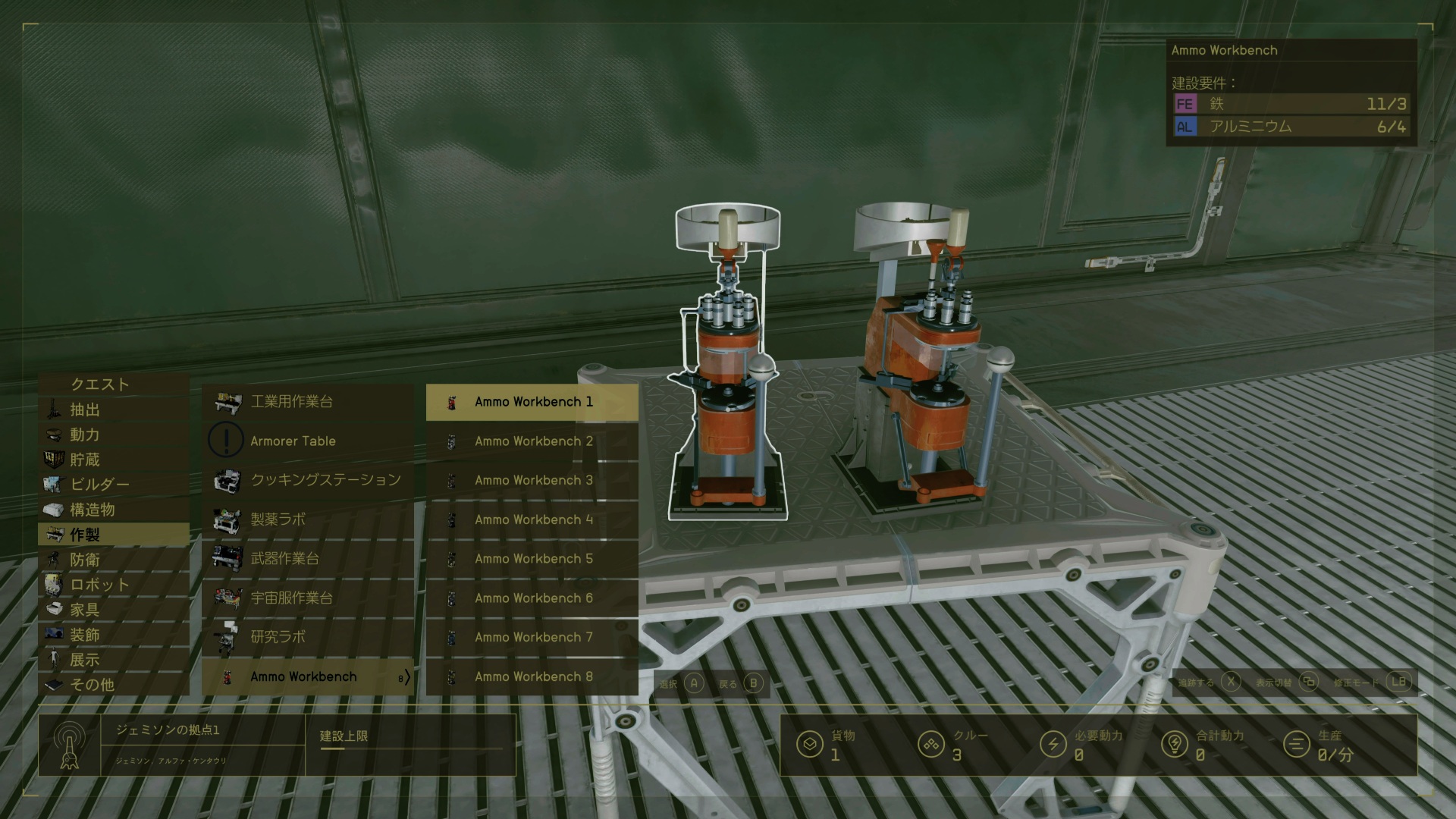Choose the Ammo Workbench 5 variant
1456x819 pixels.
[x=533, y=559]
